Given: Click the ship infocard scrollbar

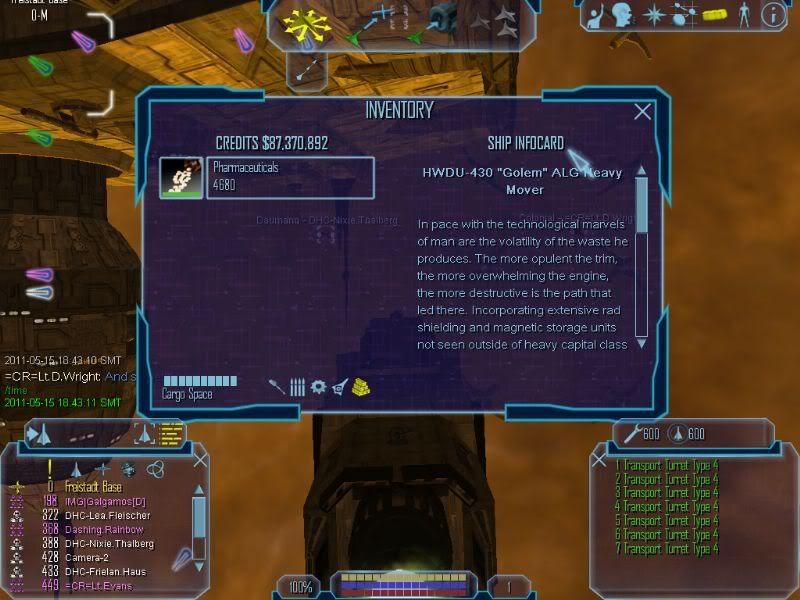Looking at the screenshot, I should click(641, 256).
